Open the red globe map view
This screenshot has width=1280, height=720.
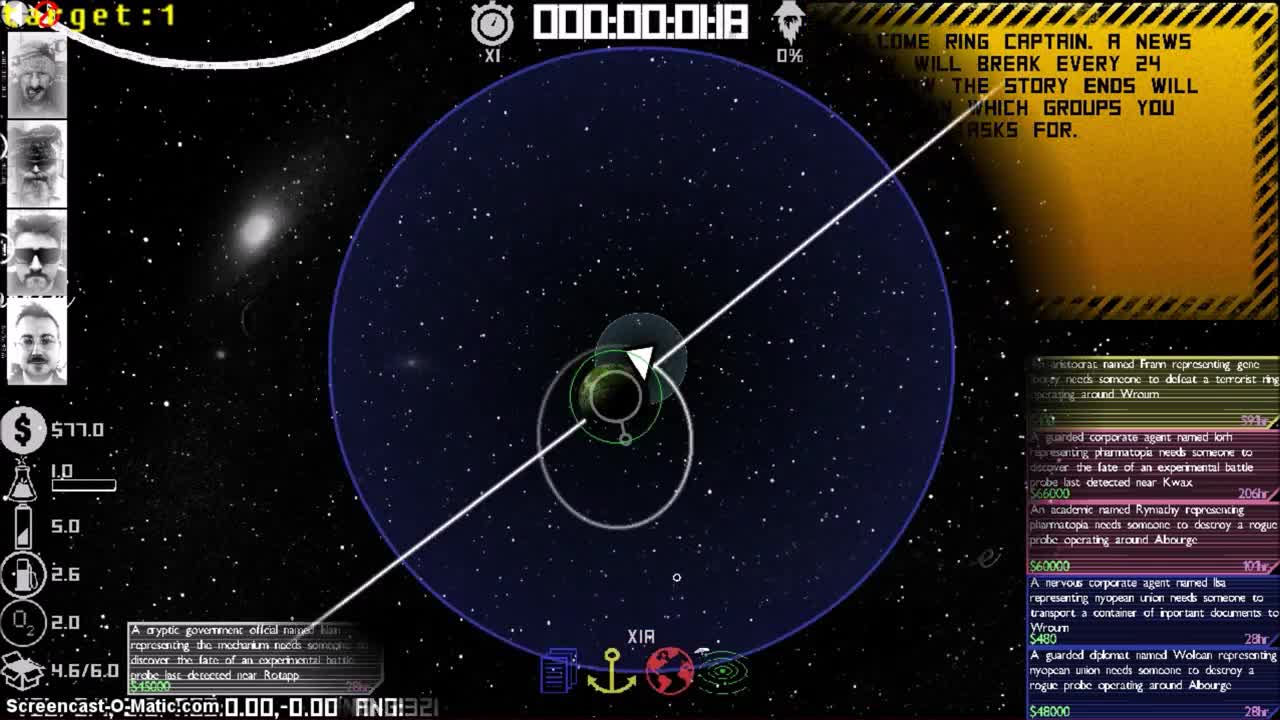pos(673,670)
